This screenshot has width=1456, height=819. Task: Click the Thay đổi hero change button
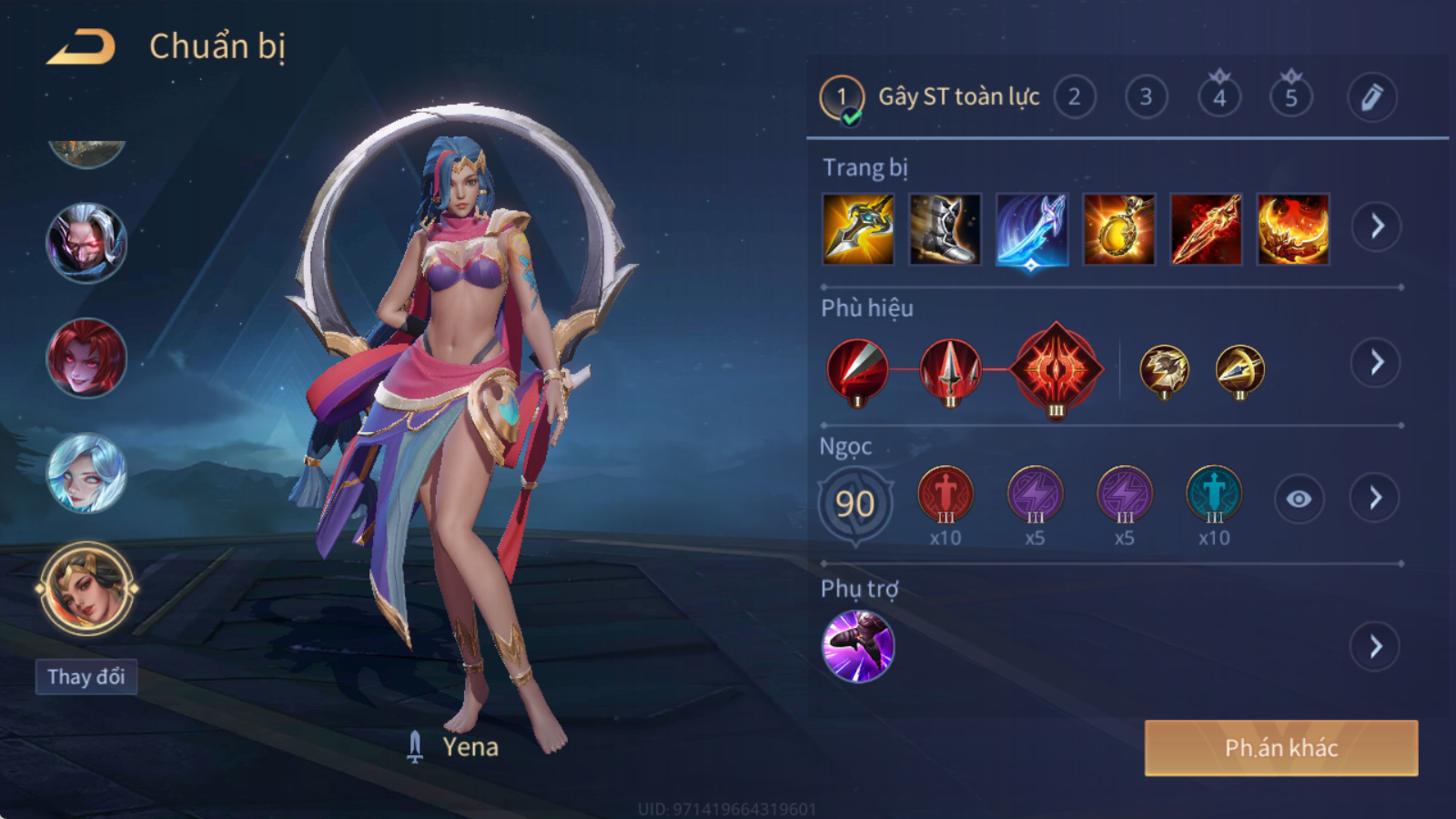[x=86, y=677]
